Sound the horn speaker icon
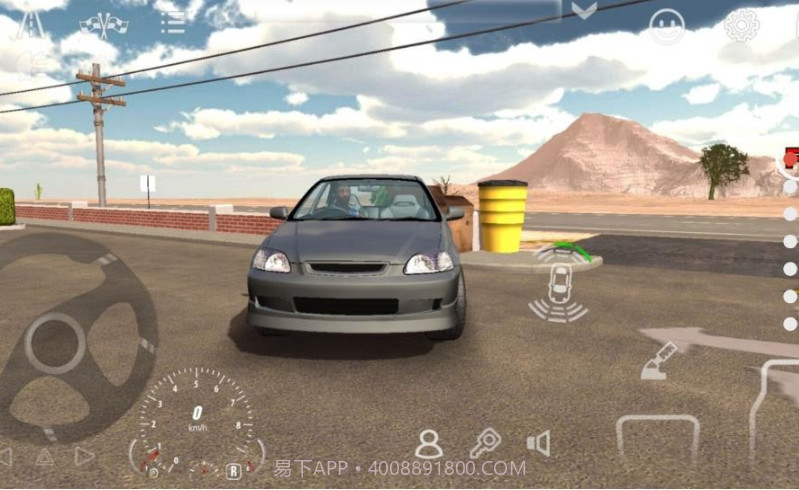 point(539,443)
